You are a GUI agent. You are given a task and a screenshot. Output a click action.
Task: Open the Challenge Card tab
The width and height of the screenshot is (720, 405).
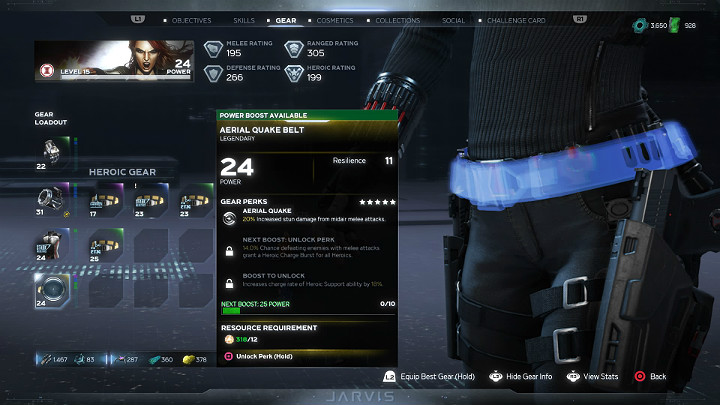pyautogui.click(x=513, y=20)
